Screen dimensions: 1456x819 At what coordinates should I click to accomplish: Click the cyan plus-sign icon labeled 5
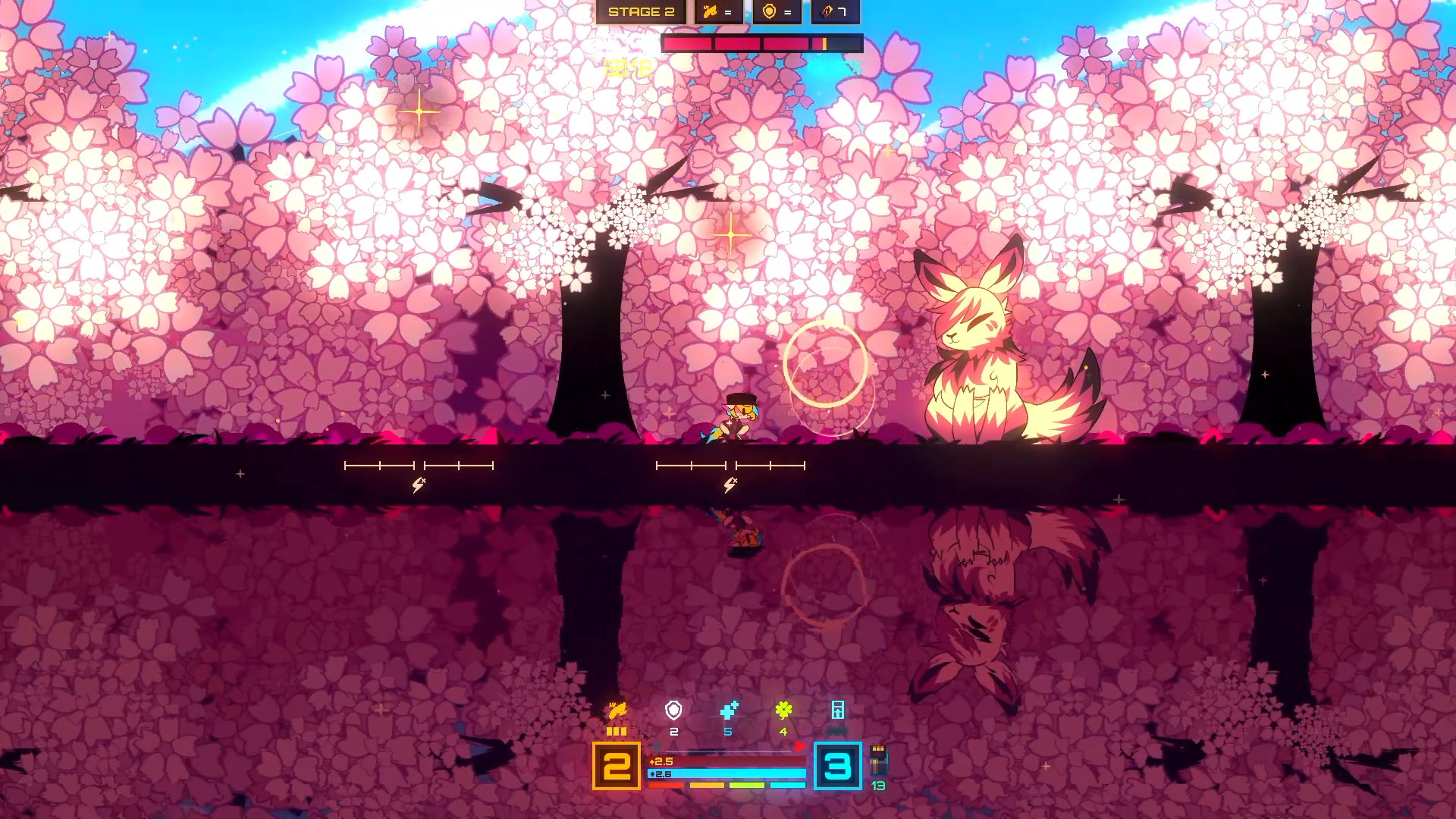pyautogui.click(x=729, y=711)
